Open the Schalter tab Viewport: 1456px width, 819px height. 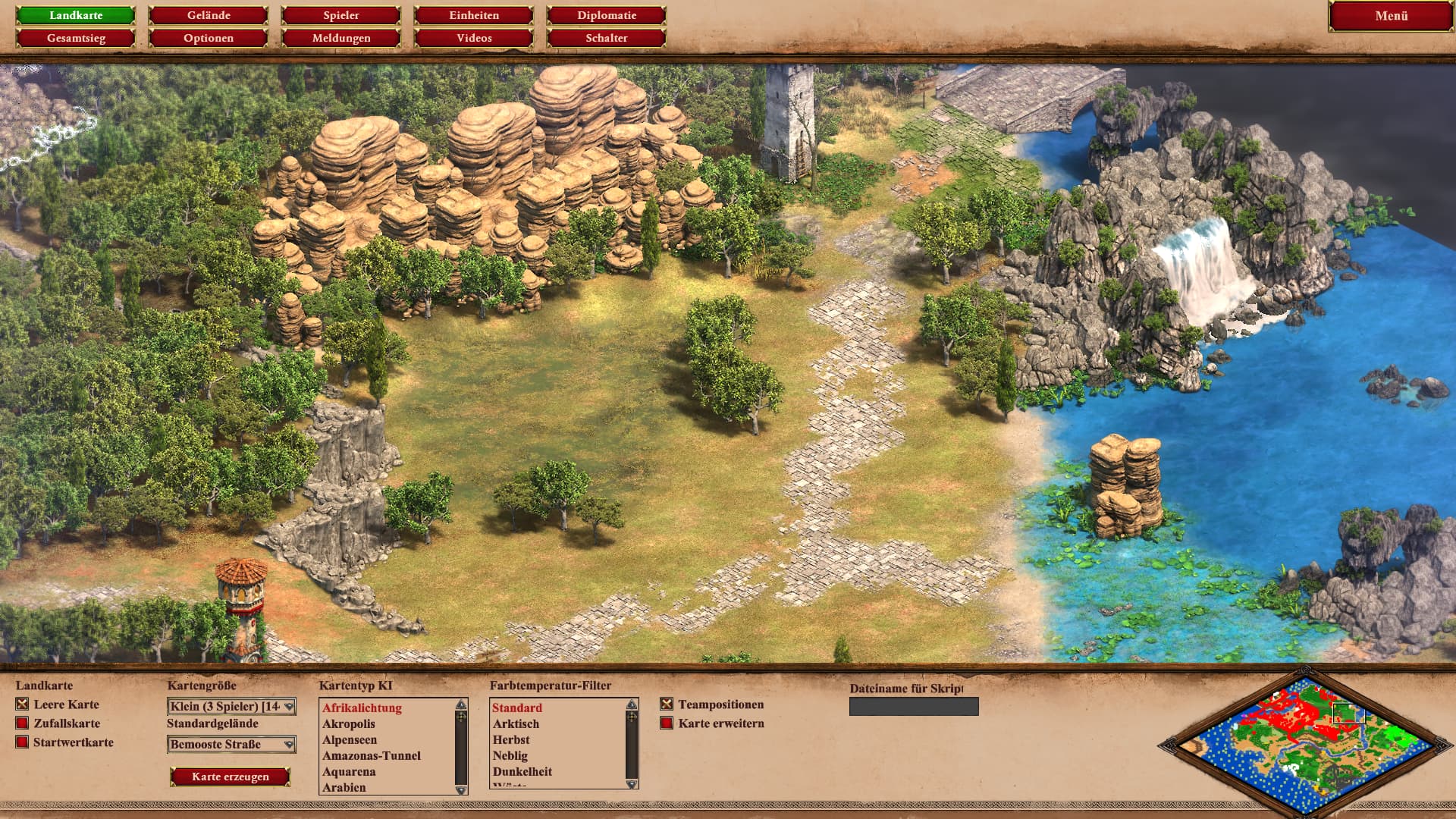(x=607, y=38)
